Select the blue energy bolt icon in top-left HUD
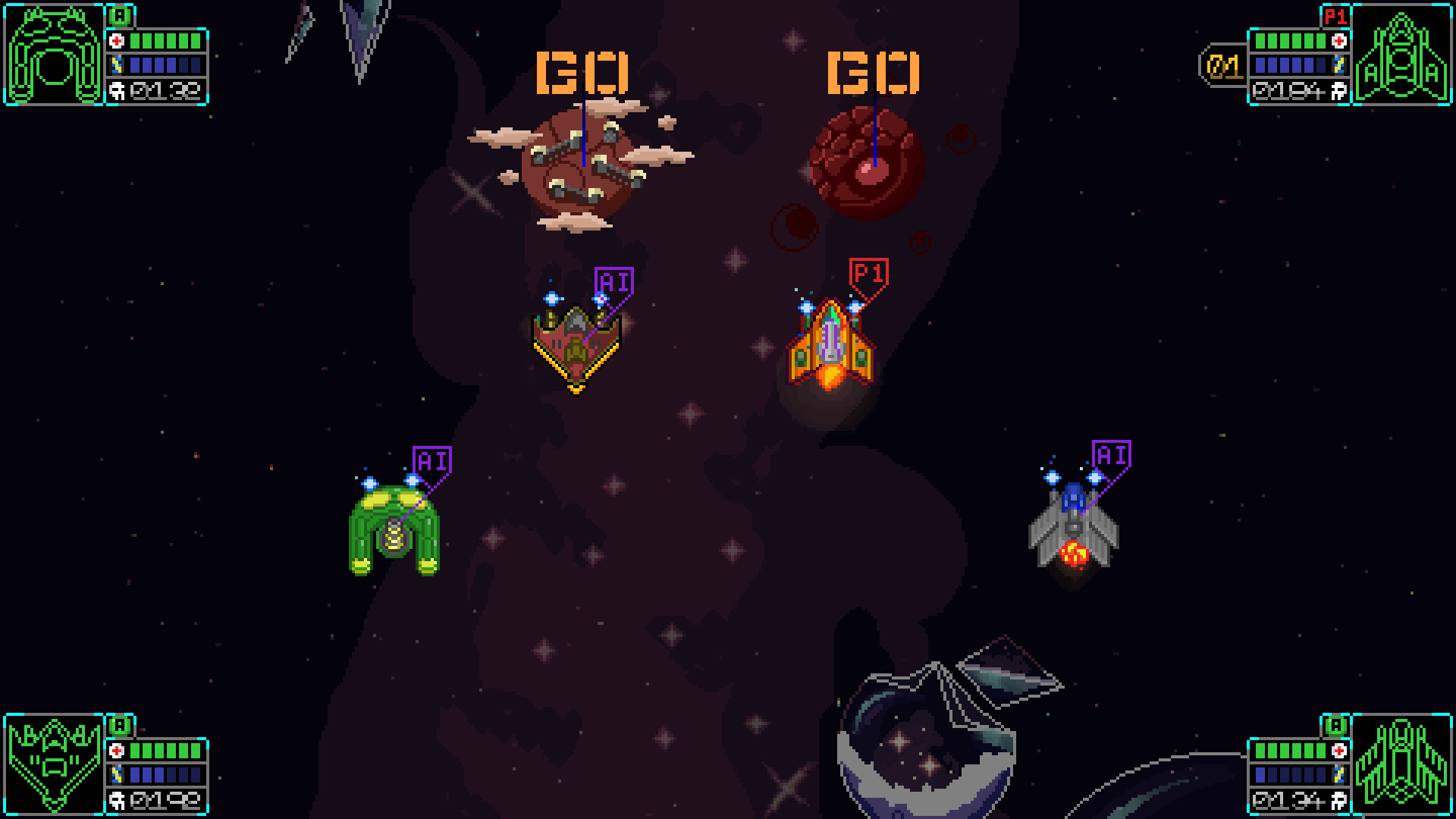This screenshot has height=819, width=1456. pyautogui.click(x=116, y=64)
